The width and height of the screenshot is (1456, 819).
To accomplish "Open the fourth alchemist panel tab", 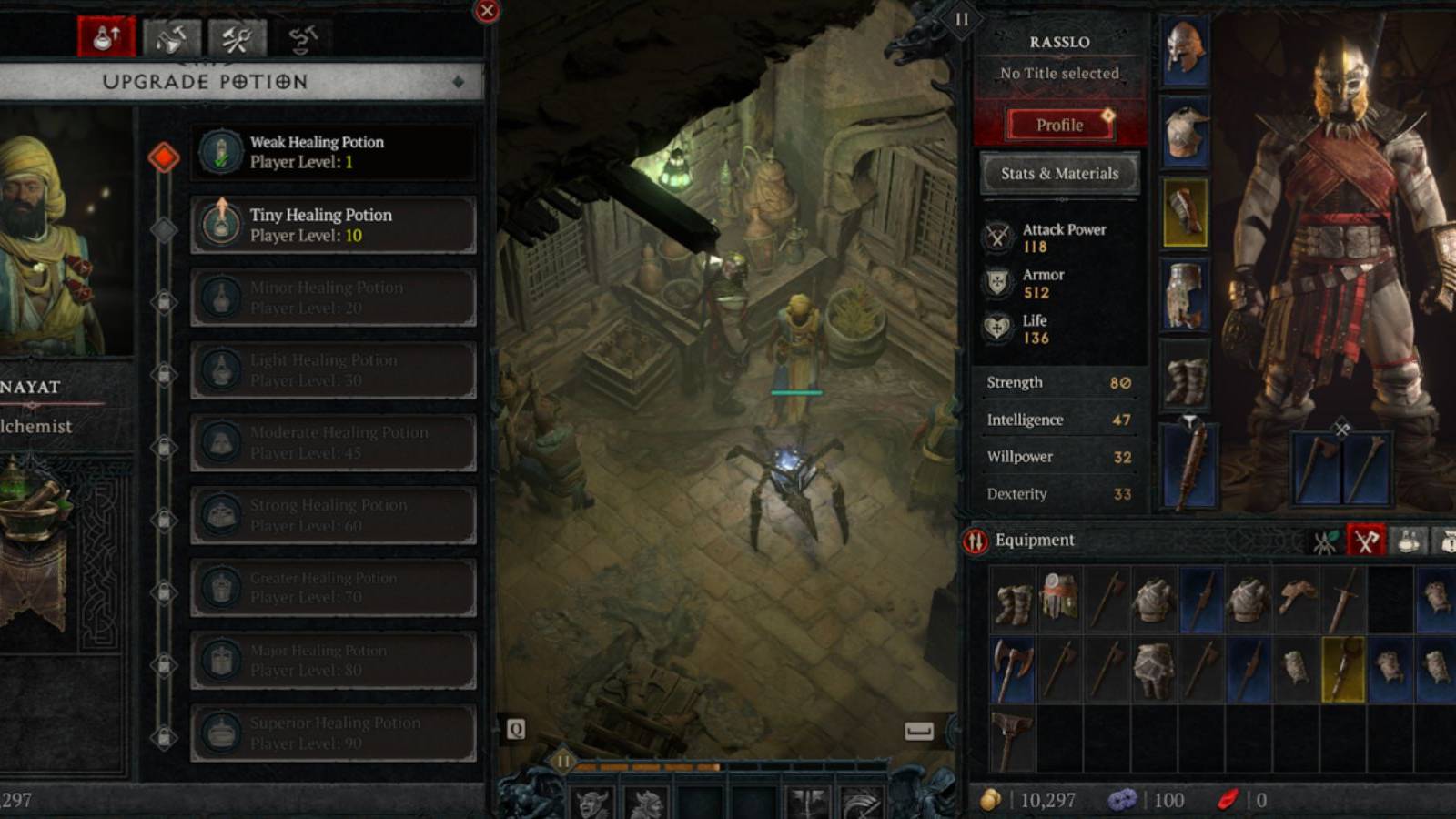I will pos(305,36).
